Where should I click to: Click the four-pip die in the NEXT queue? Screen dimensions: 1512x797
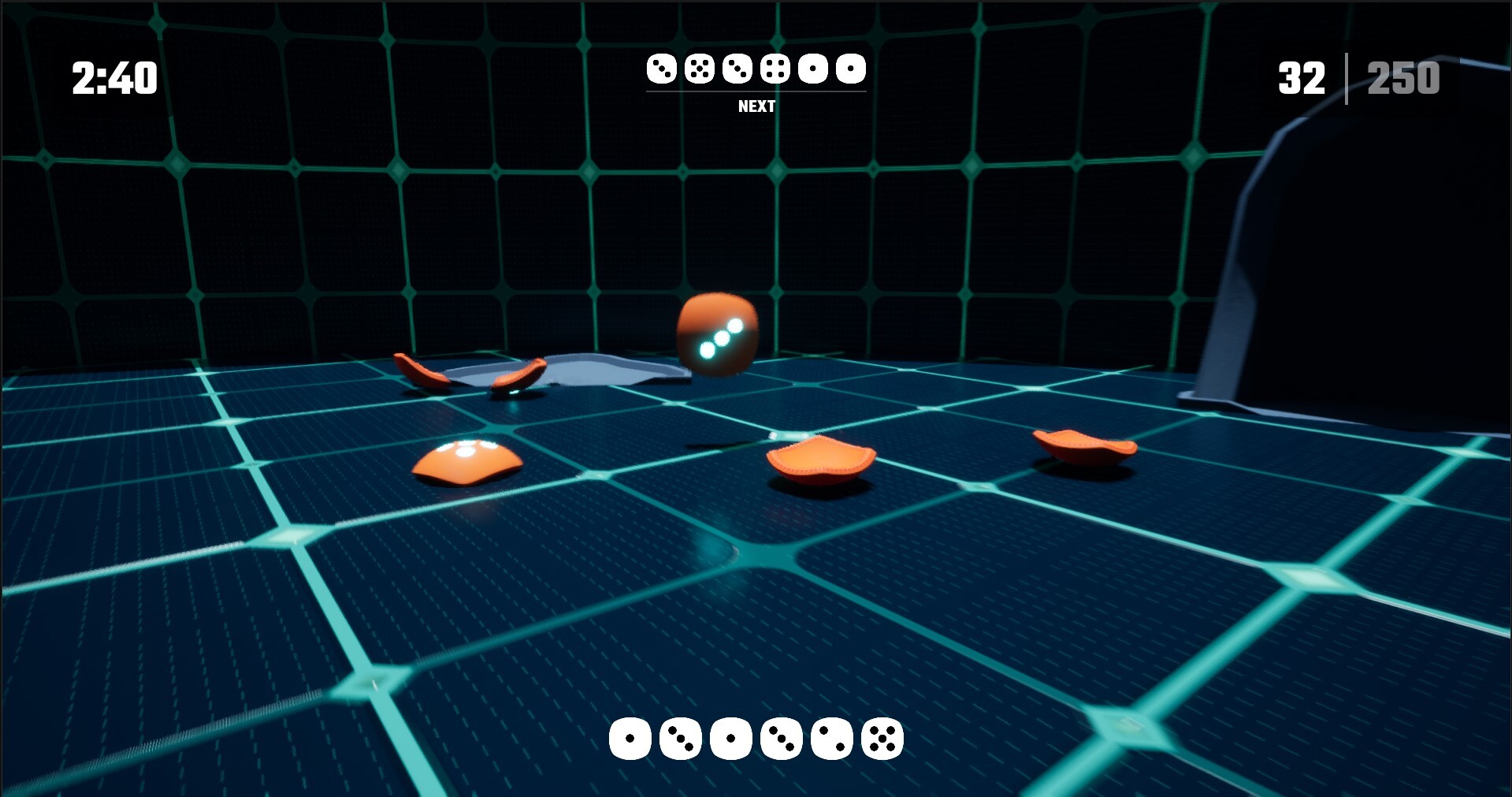pos(774,69)
